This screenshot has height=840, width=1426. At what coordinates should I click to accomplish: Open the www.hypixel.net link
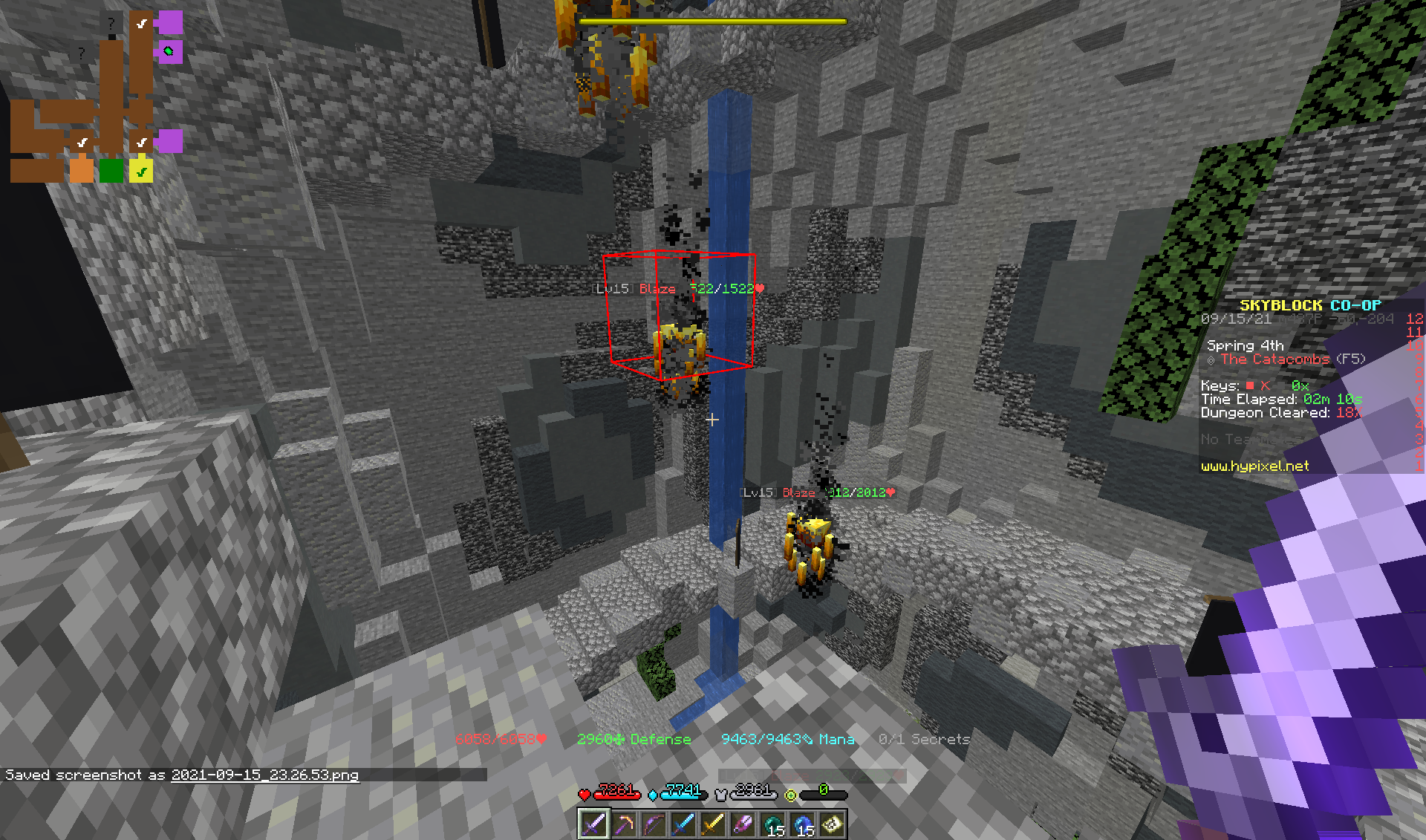(x=1255, y=466)
